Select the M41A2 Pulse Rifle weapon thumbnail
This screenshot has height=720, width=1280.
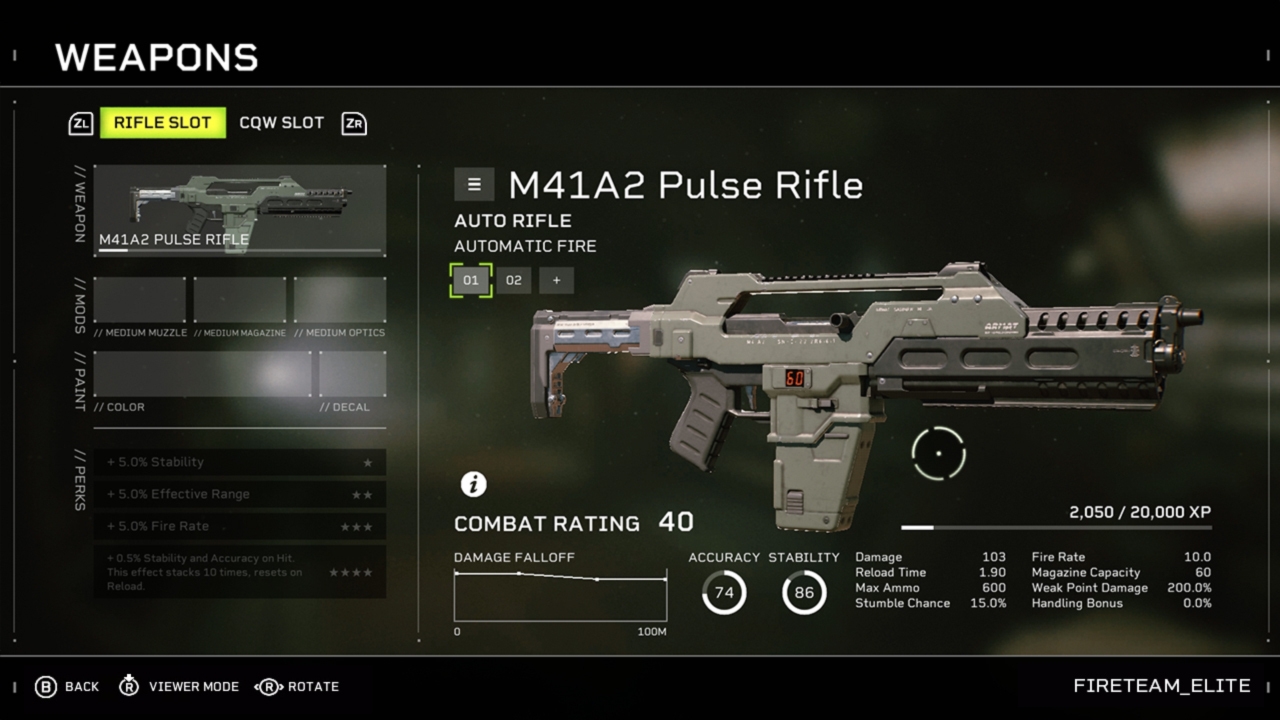tap(239, 210)
